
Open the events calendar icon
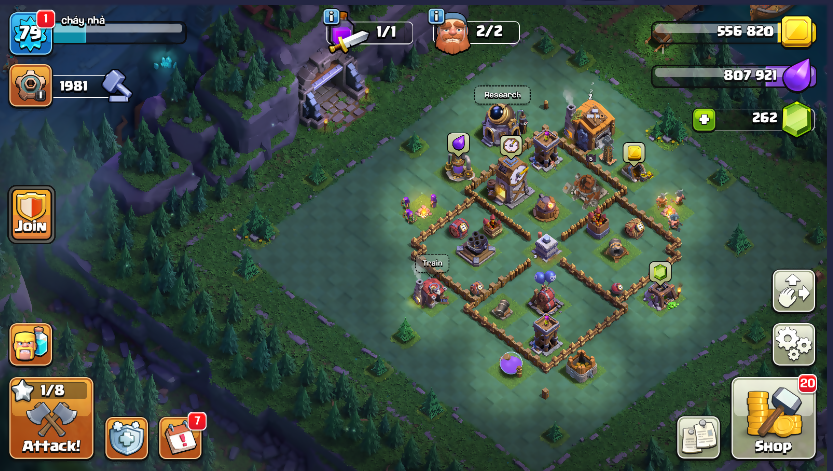click(x=180, y=437)
